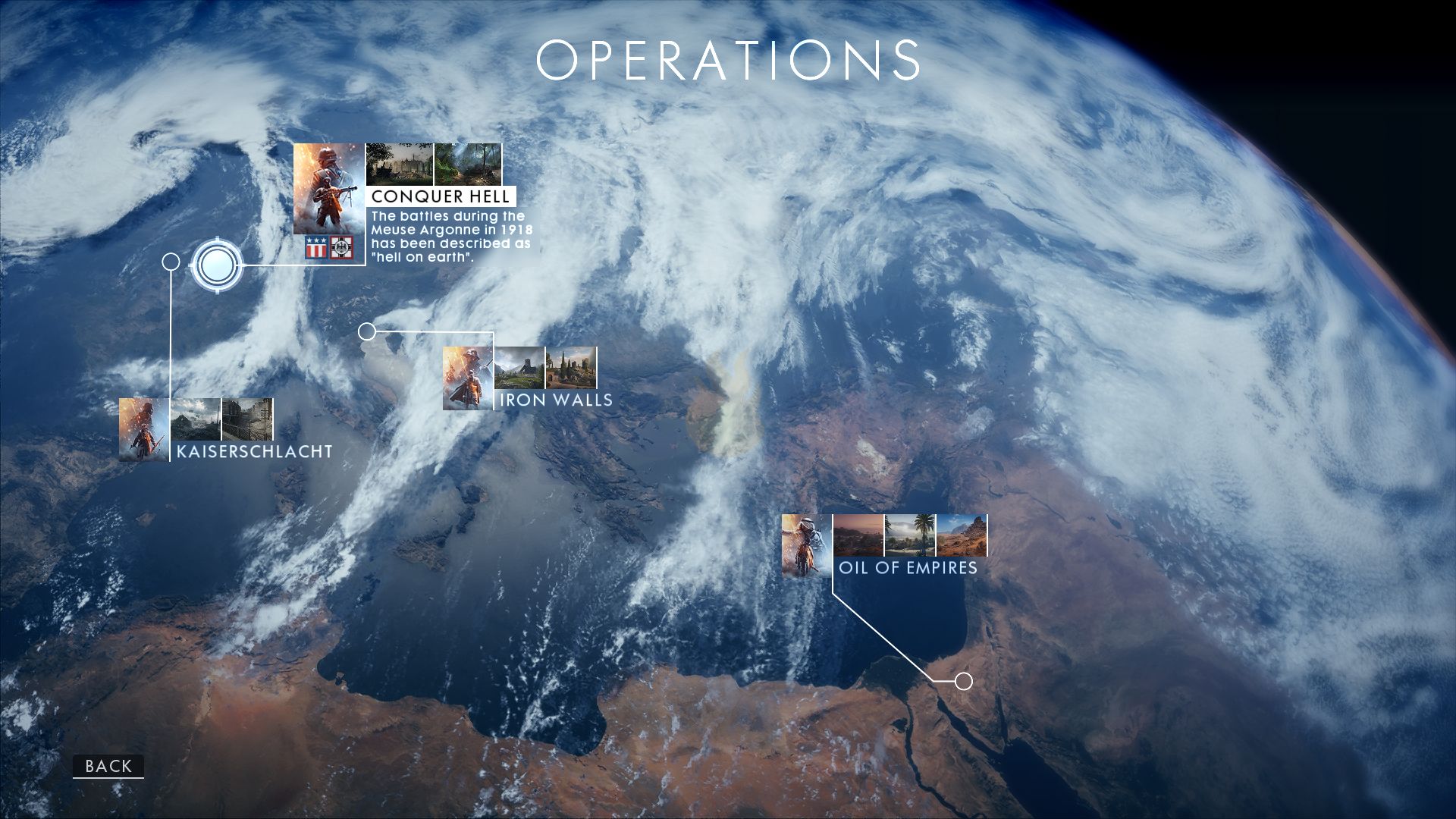Pick the Oil of Empires operation
The image size is (1456, 819).
pos(908,567)
